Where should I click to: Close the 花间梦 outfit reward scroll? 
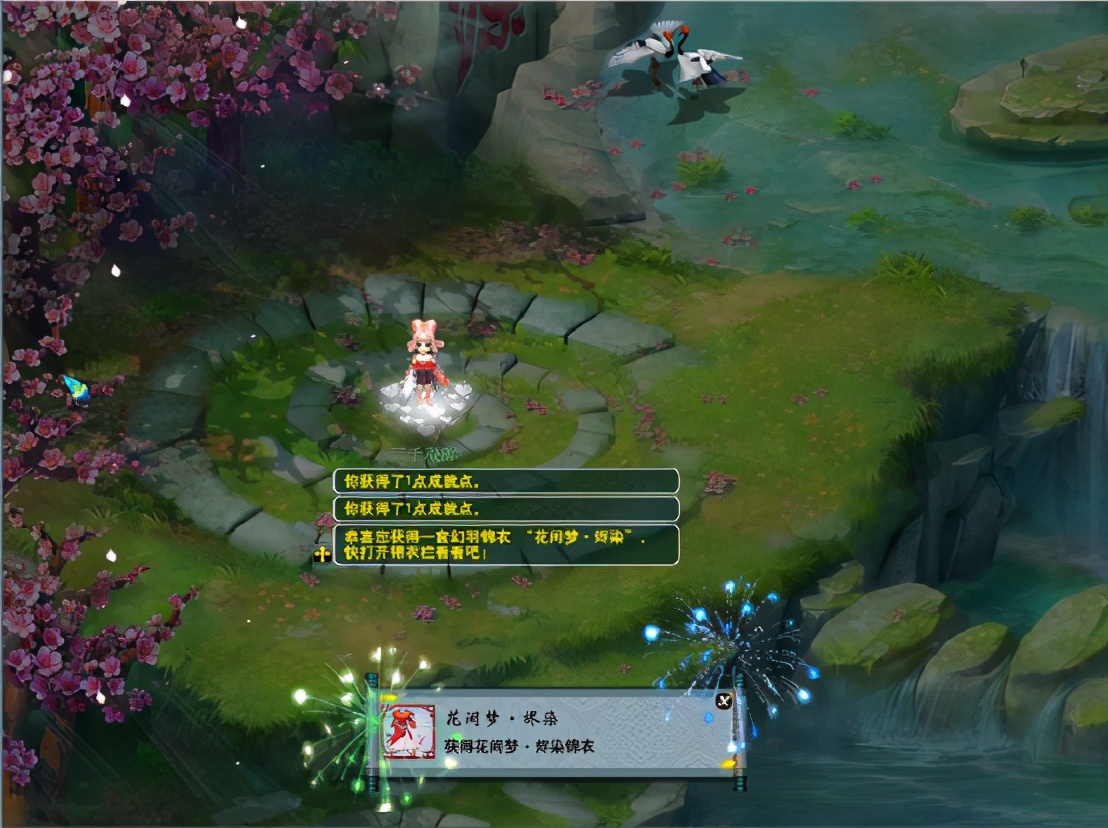tap(724, 700)
